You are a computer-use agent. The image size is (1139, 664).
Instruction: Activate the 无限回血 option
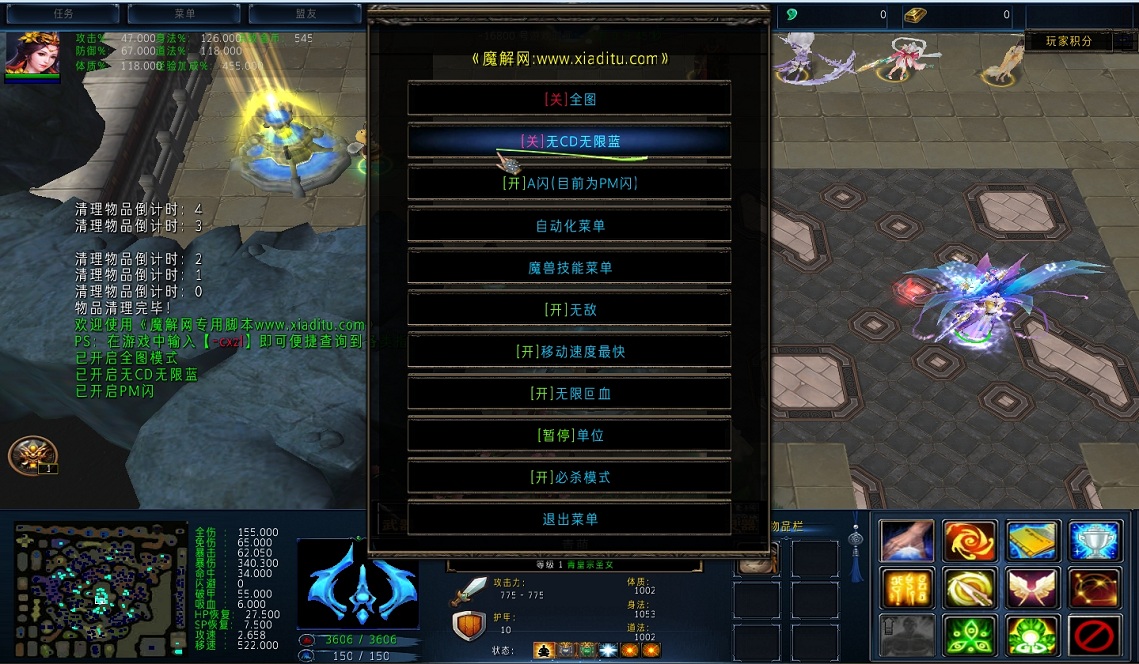click(569, 393)
